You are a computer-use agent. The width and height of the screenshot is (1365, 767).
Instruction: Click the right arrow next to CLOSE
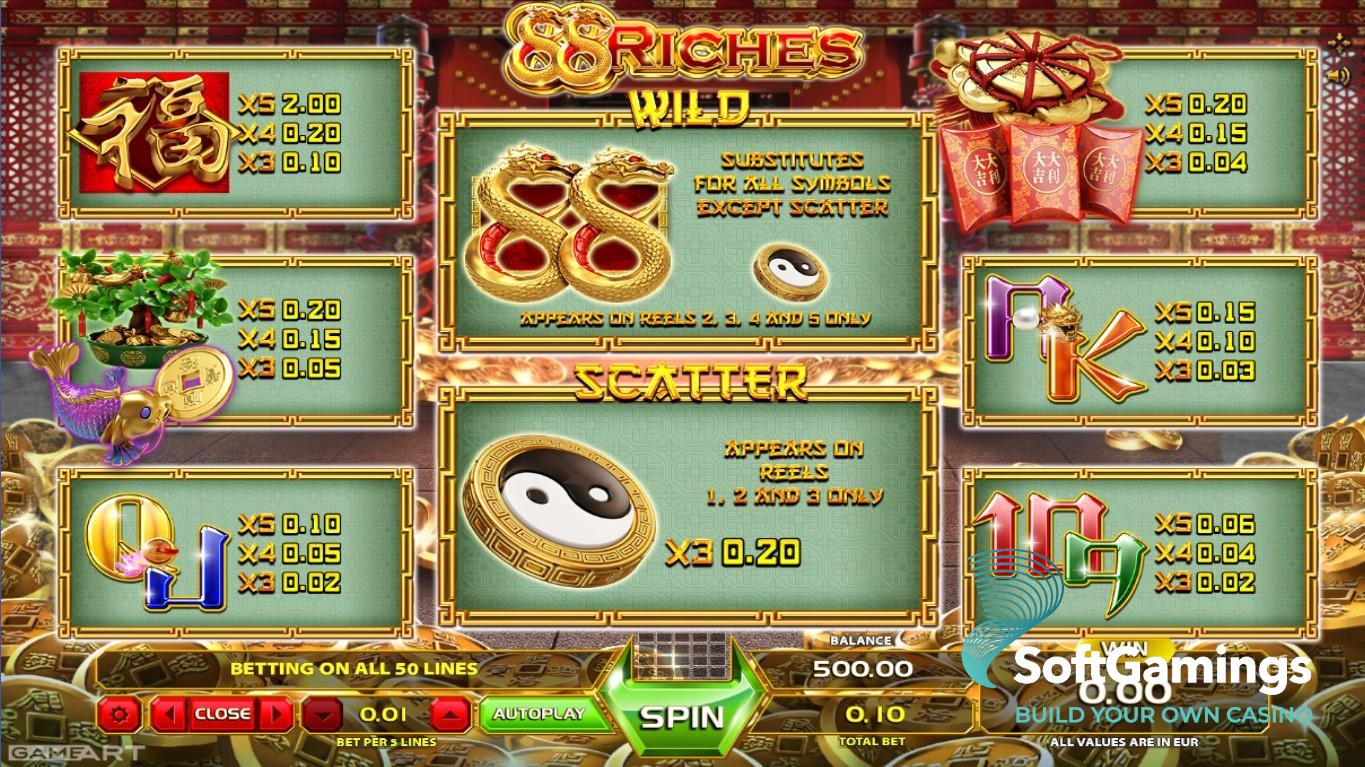(x=276, y=714)
